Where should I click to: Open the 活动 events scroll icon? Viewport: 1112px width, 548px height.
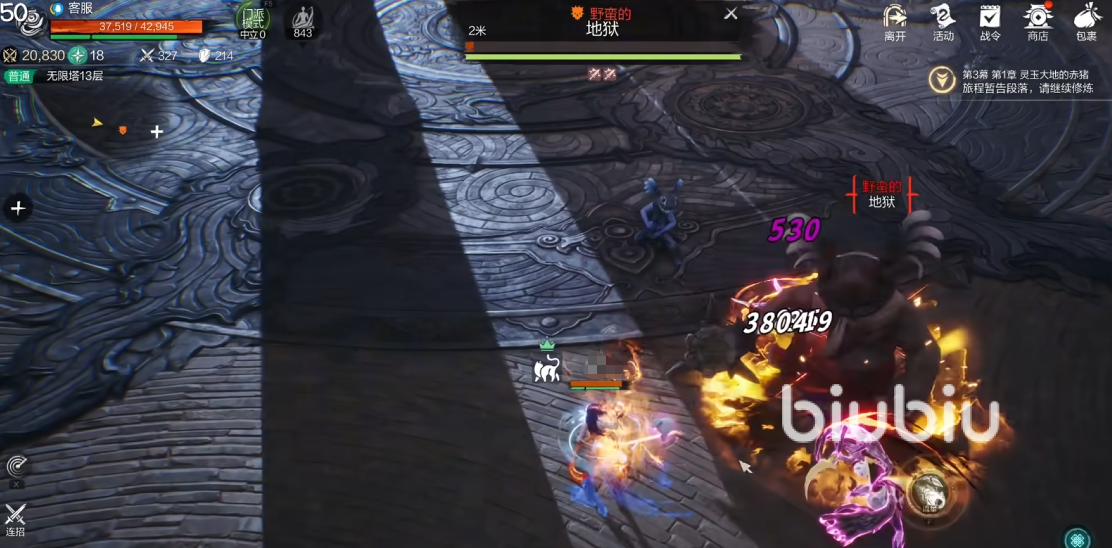[x=942, y=18]
